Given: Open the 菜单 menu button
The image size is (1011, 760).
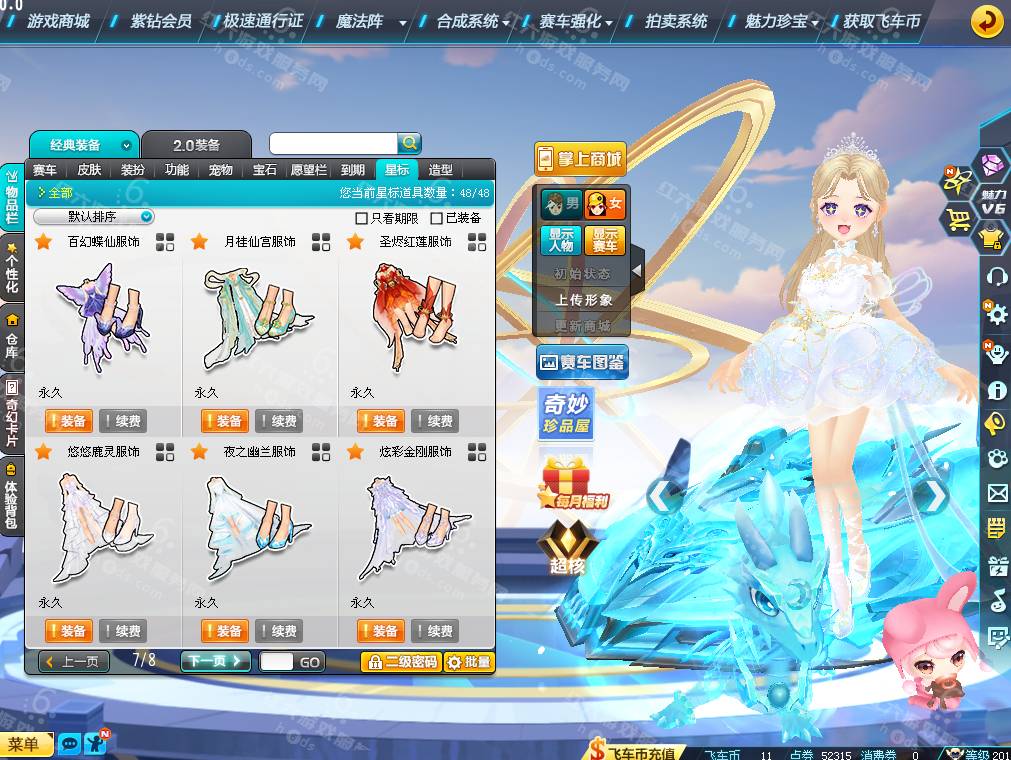Looking at the screenshot, I should [24, 744].
